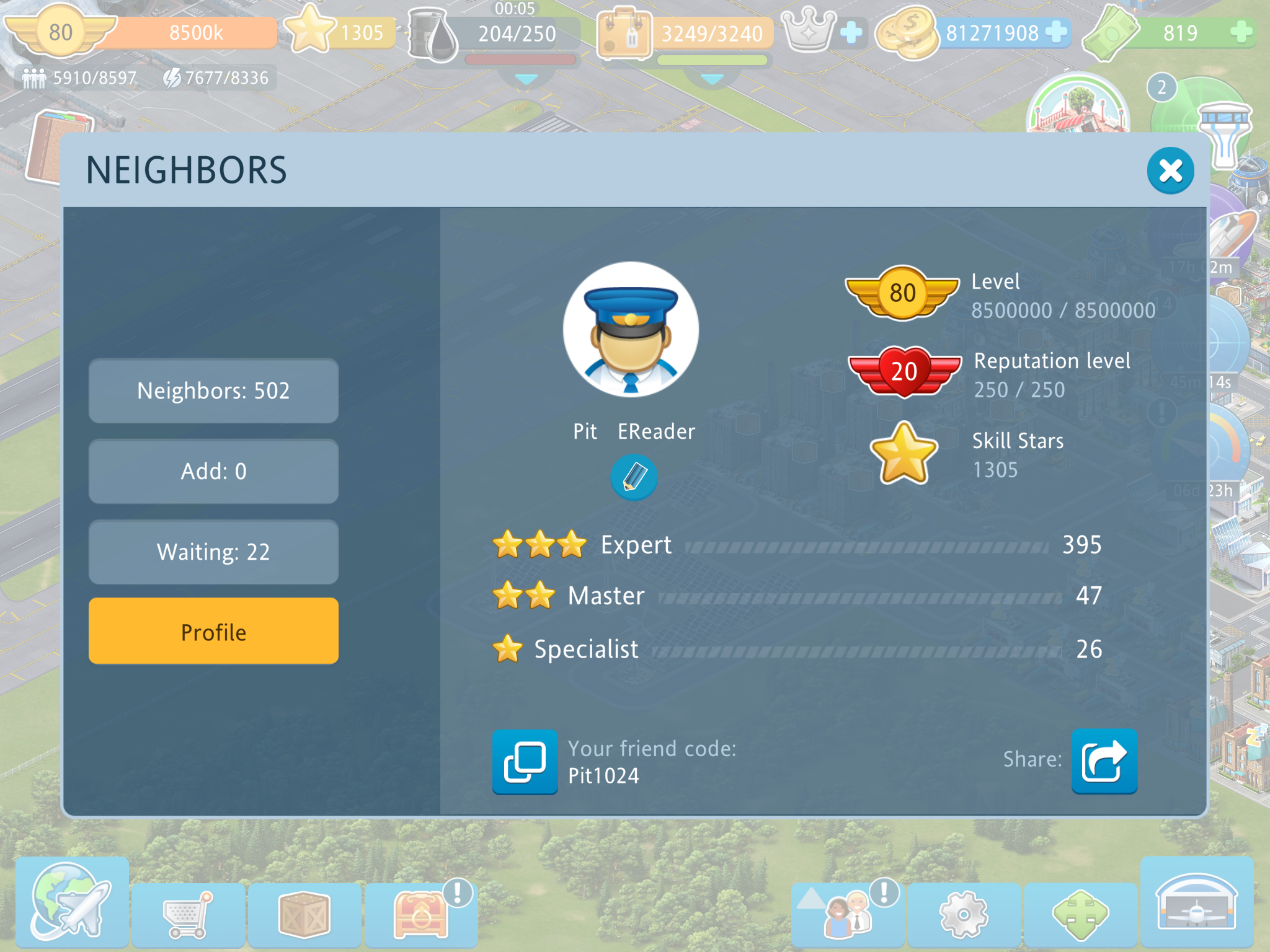The width and height of the screenshot is (1270, 952).
Task: Buy green cash with plus button
Action: [1240, 32]
